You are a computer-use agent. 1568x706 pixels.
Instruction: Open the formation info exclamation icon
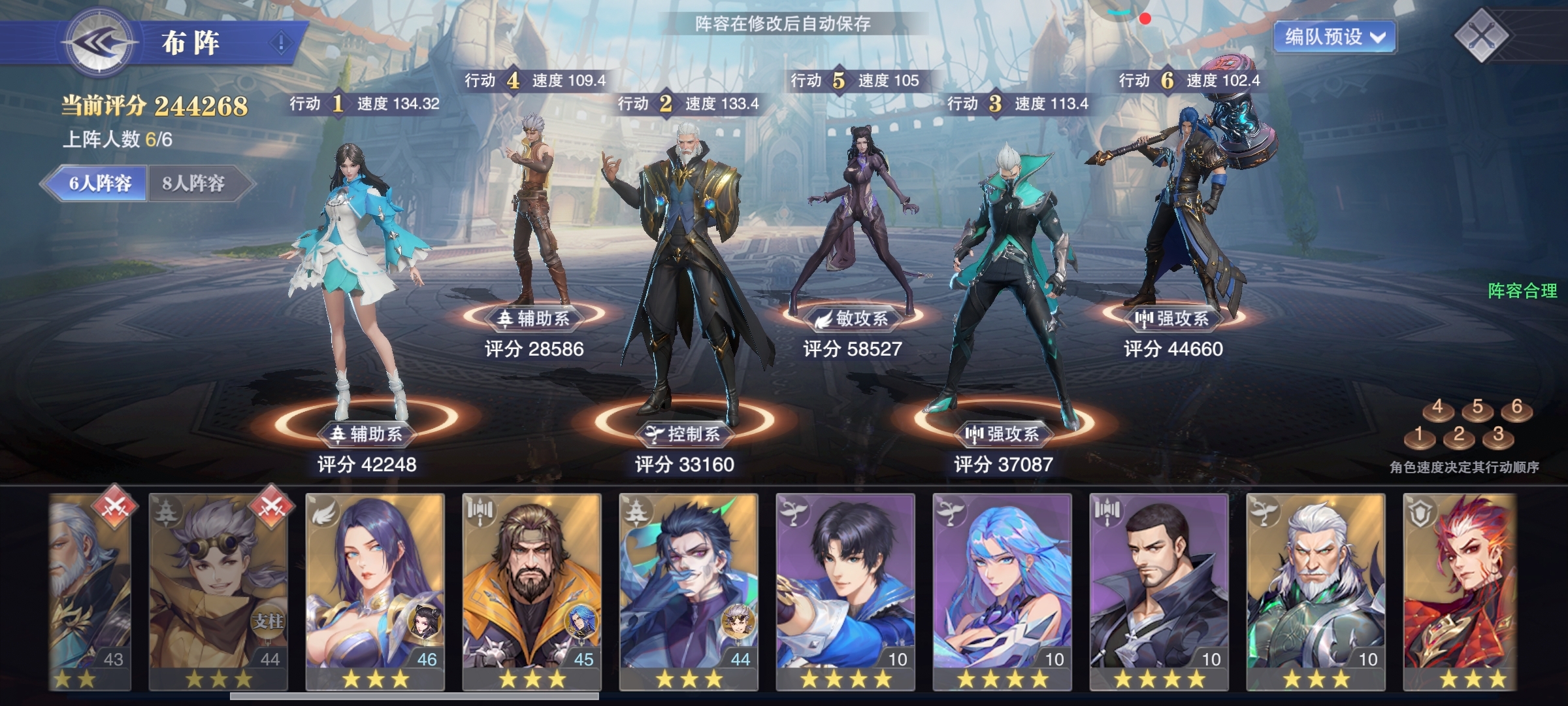tap(281, 43)
